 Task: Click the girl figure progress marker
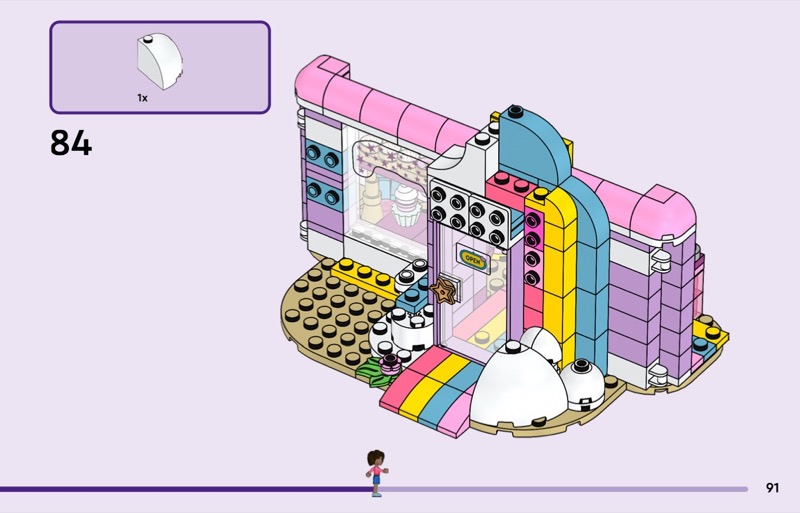tap(376, 471)
